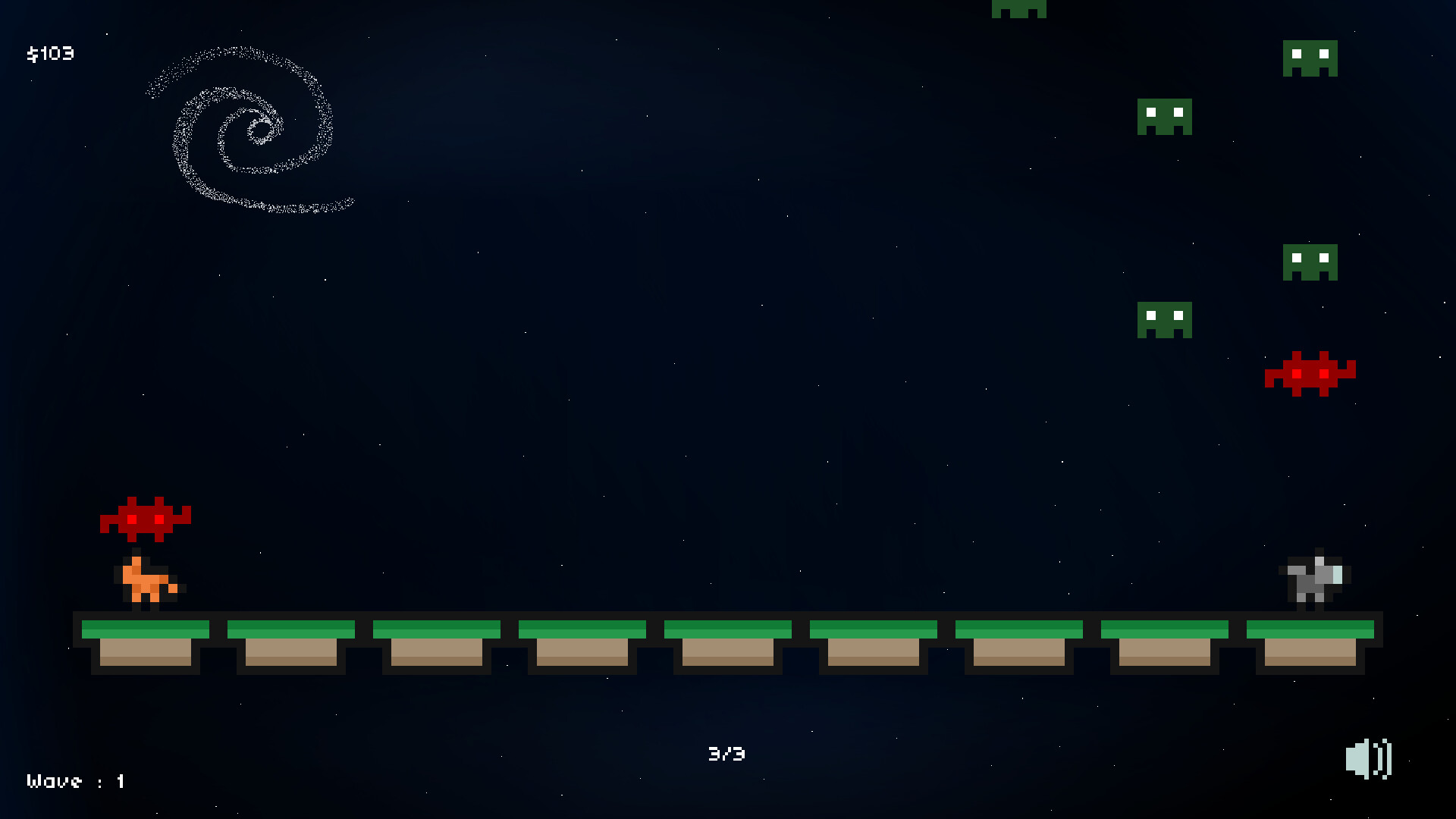Click the $103 money counter

click(49, 53)
